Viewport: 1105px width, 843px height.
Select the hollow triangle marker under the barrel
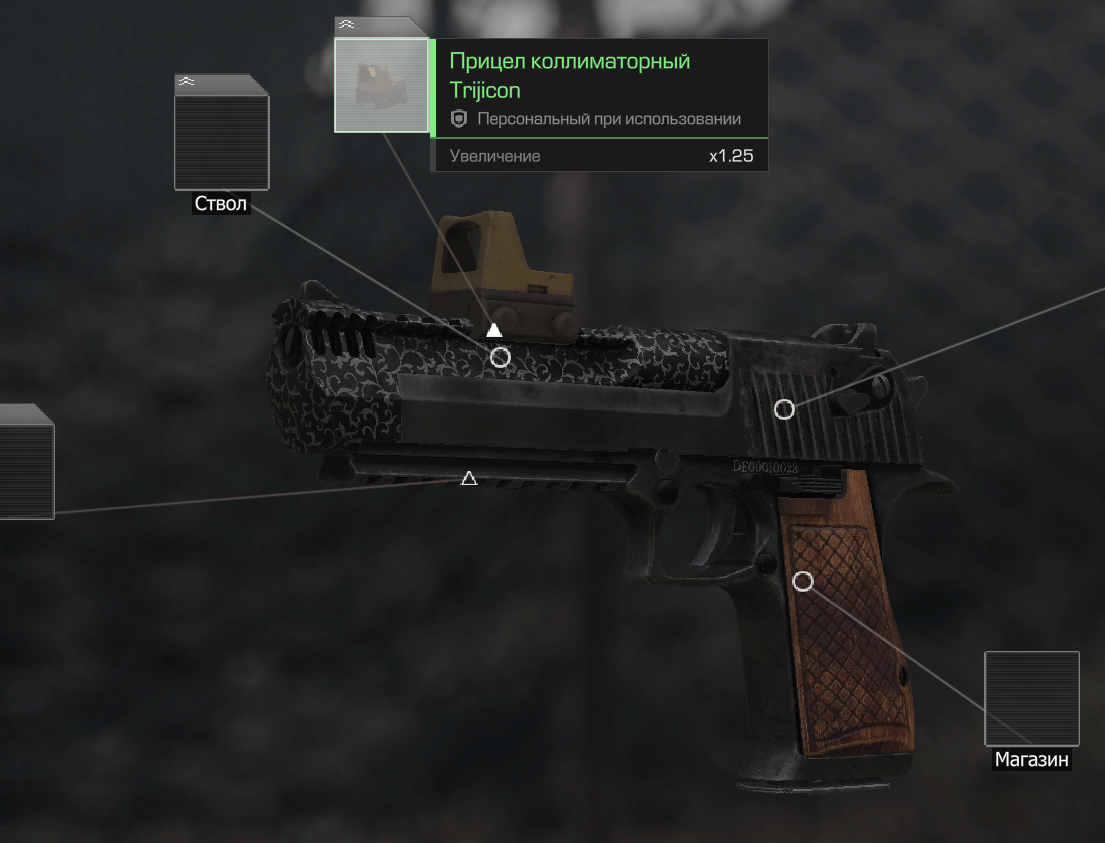pos(468,479)
